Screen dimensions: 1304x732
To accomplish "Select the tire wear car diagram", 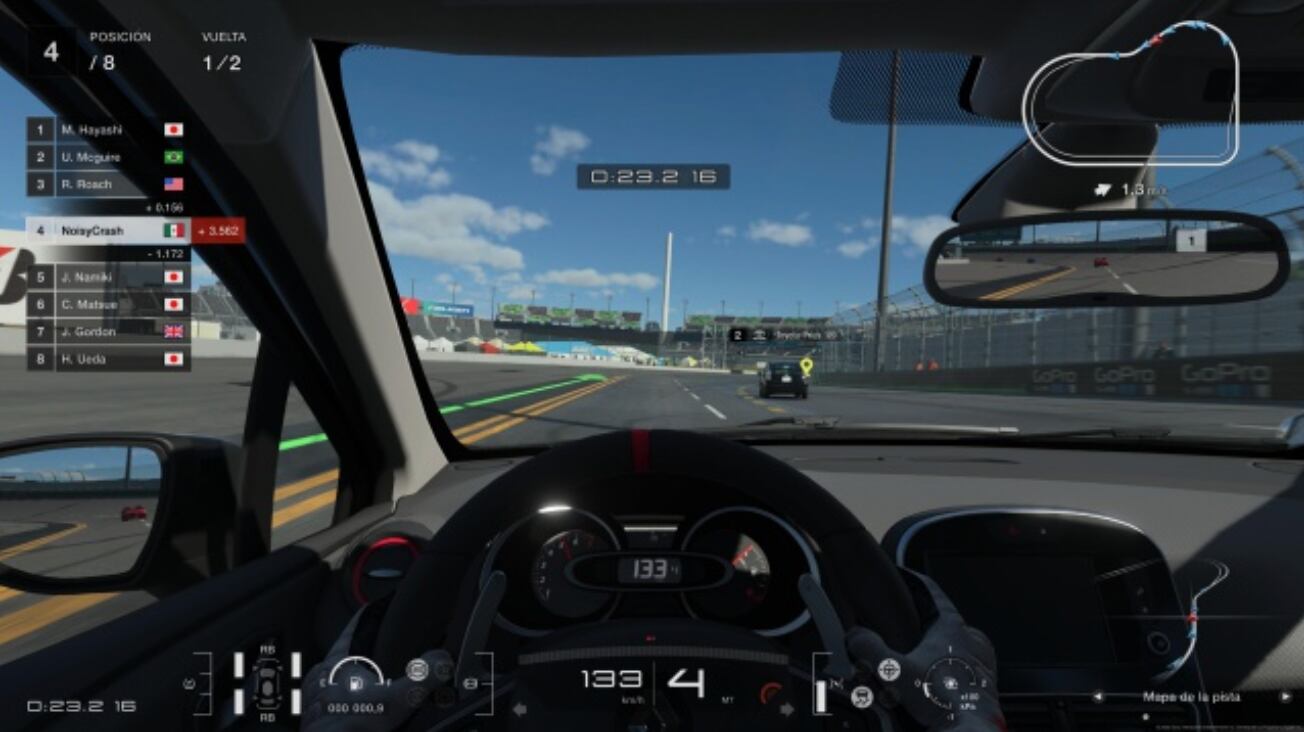I will coord(267,684).
